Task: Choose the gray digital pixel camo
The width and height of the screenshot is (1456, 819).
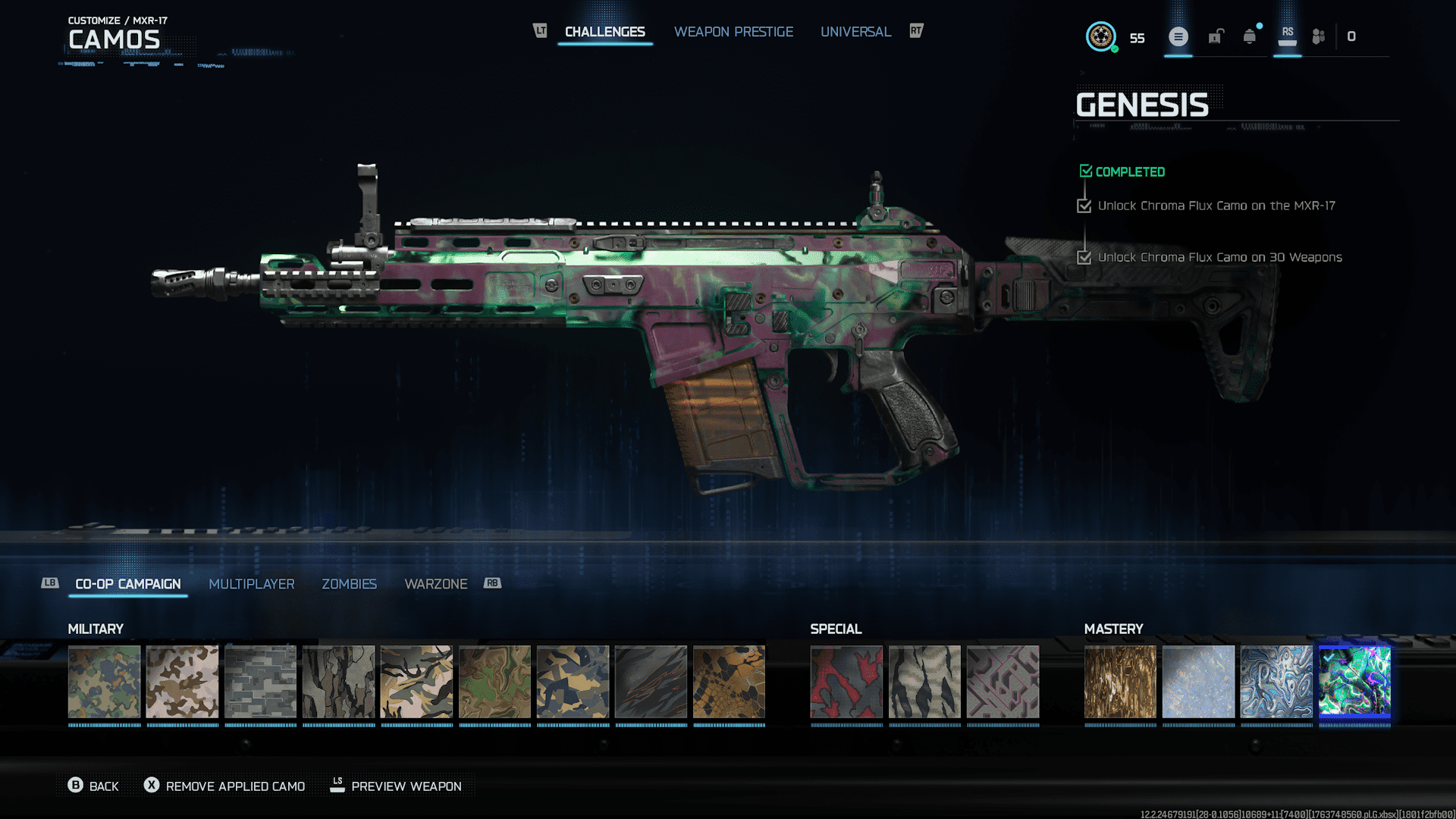Action: pos(261,682)
